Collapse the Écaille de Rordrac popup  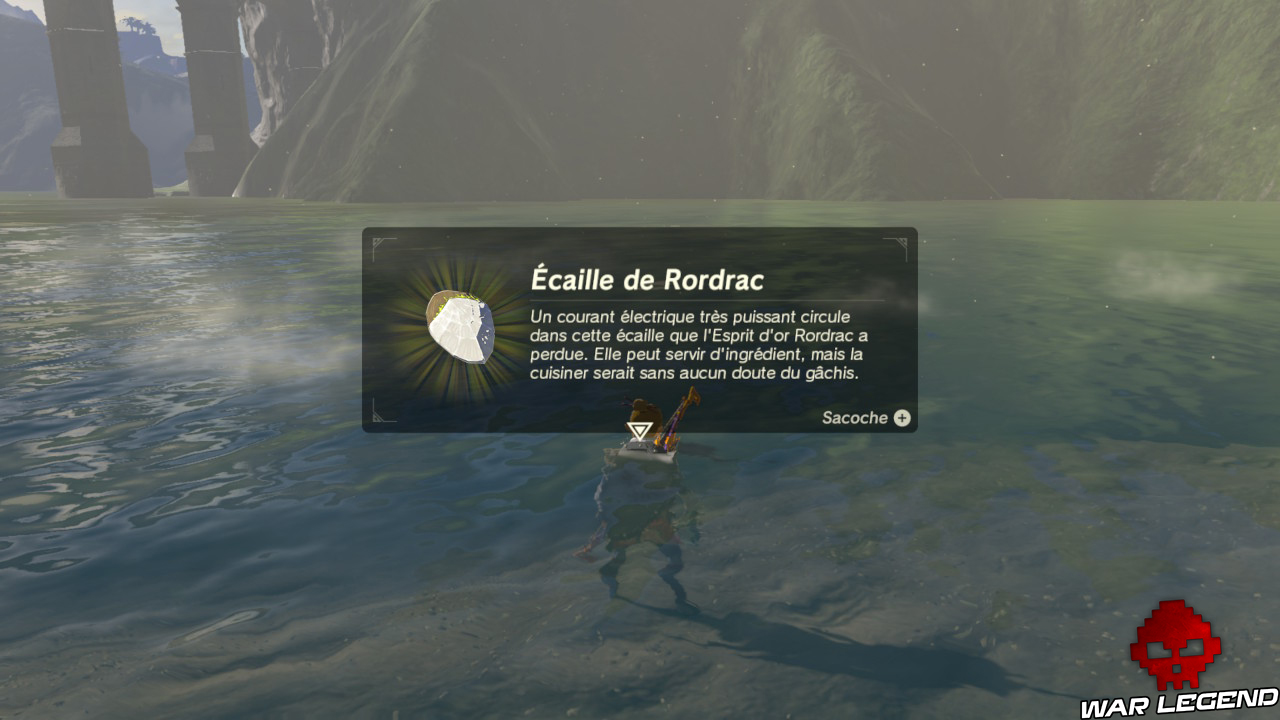click(640, 330)
